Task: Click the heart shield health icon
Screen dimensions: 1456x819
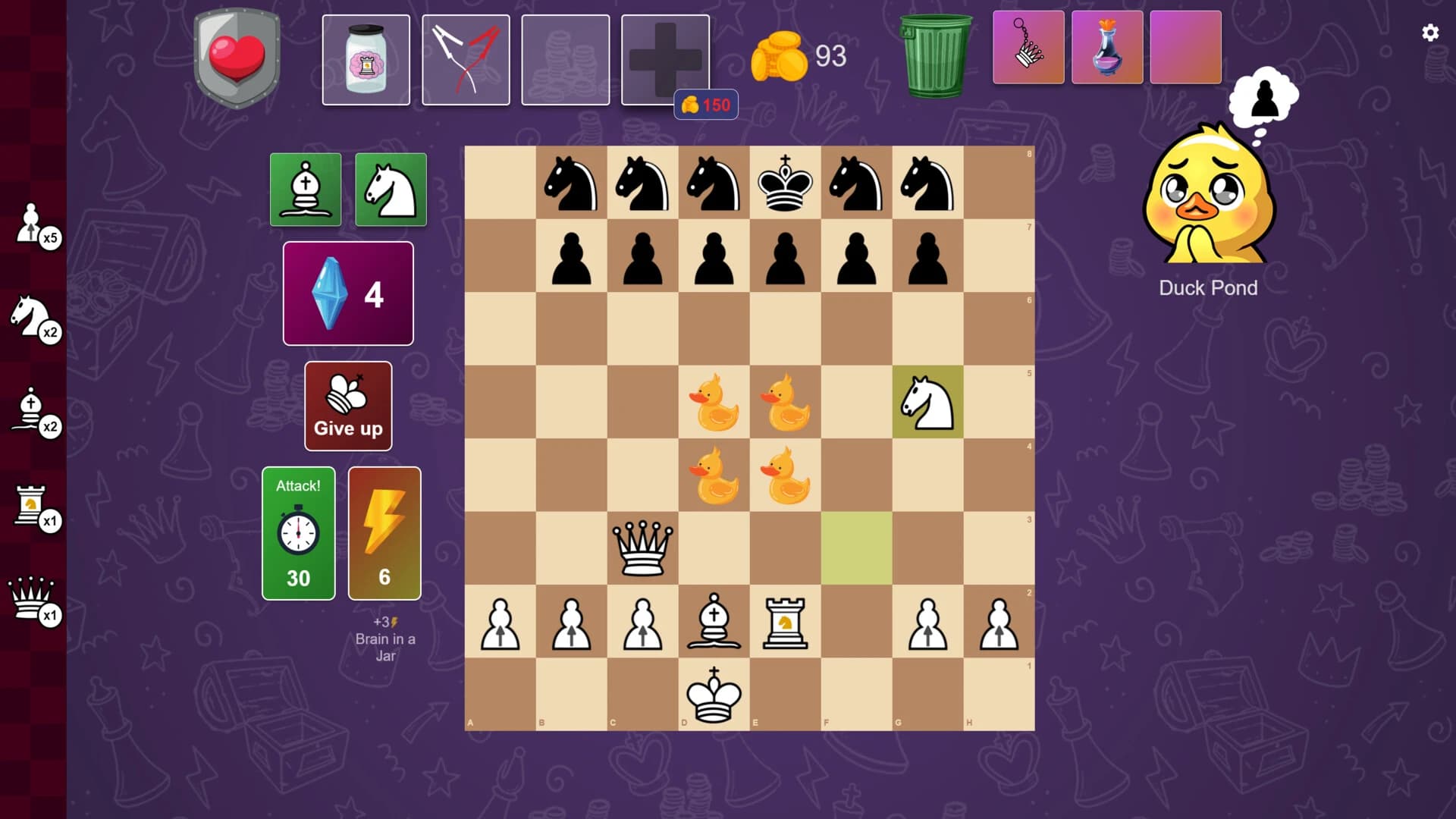Action: (235, 53)
